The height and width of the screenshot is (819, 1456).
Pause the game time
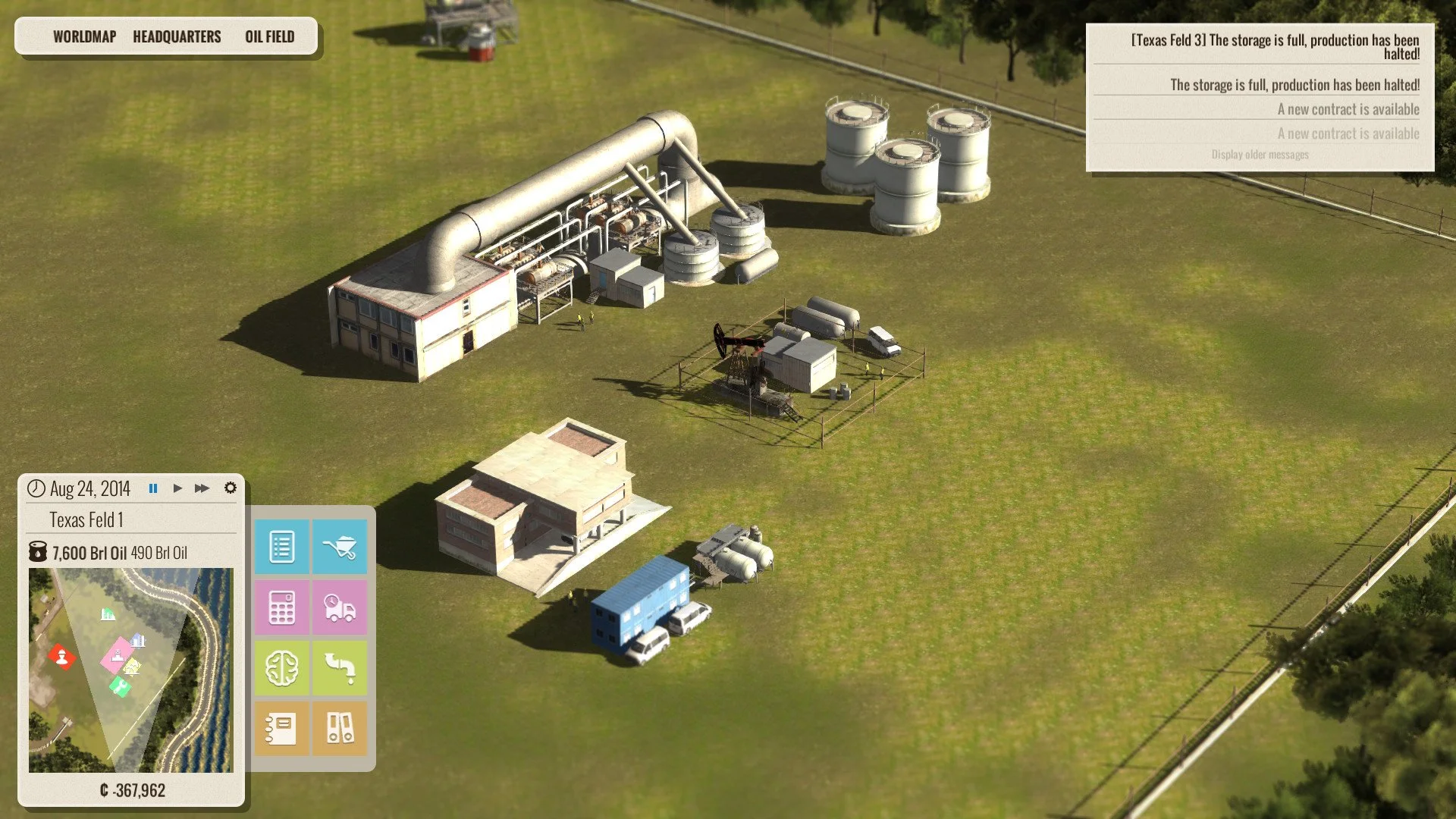click(x=153, y=488)
